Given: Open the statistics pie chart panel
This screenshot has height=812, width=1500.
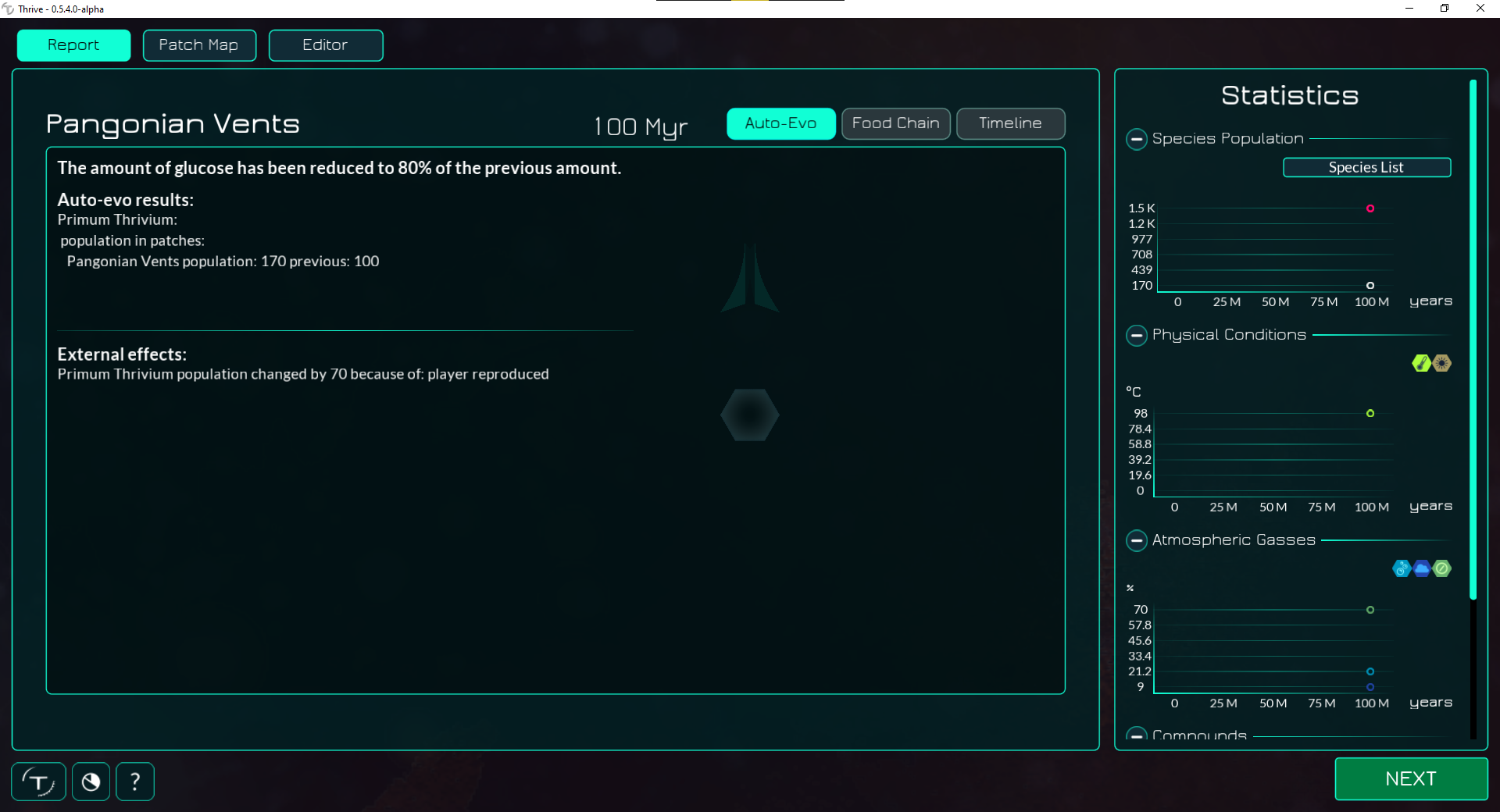Looking at the screenshot, I should click(x=91, y=781).
